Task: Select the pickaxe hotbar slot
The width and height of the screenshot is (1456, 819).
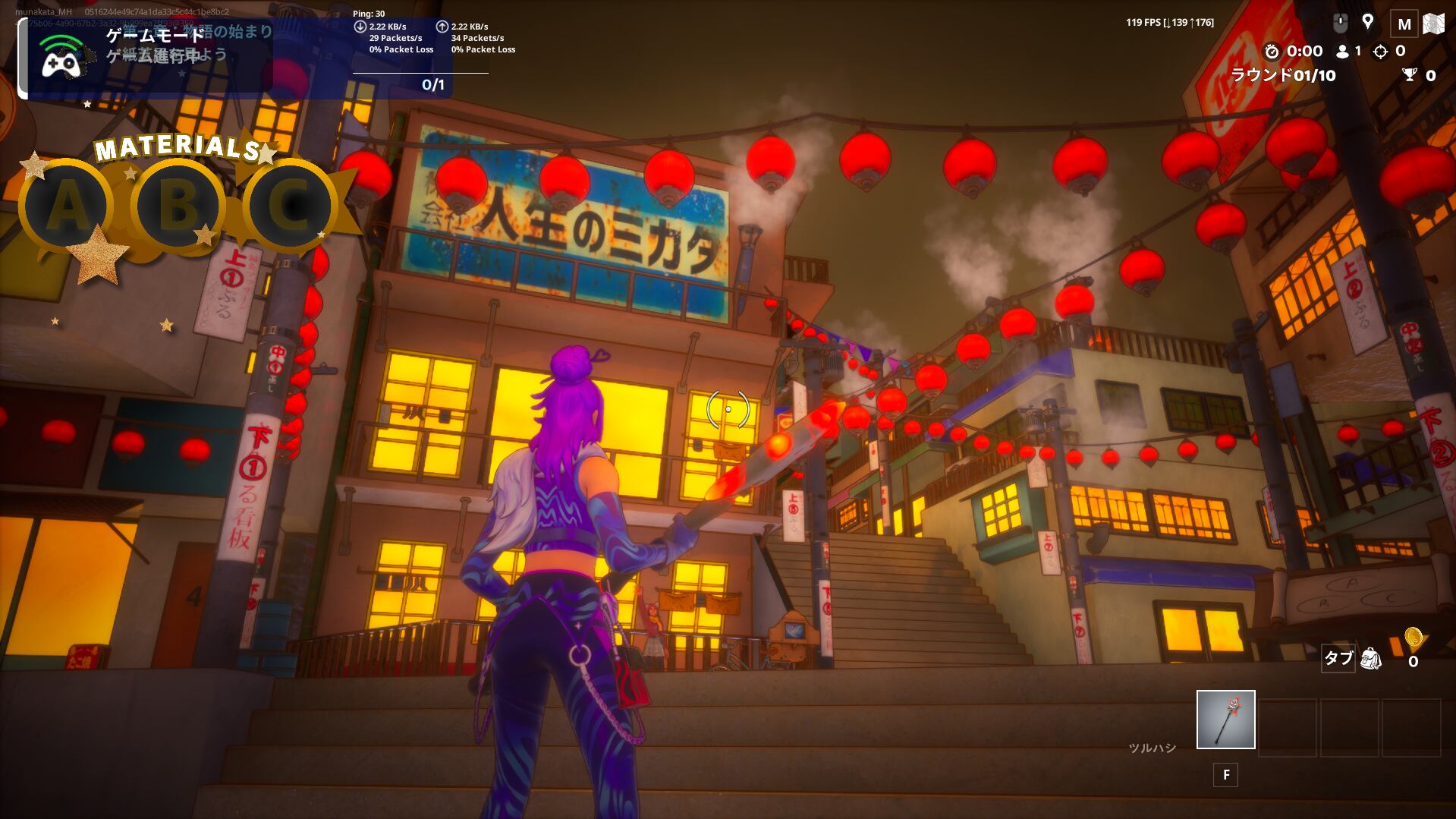Action: click(1225, 719)
